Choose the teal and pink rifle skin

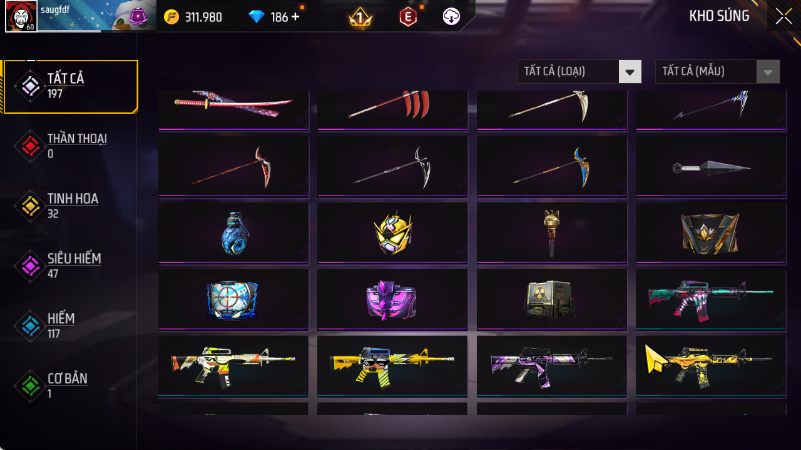tap(711, 298)
